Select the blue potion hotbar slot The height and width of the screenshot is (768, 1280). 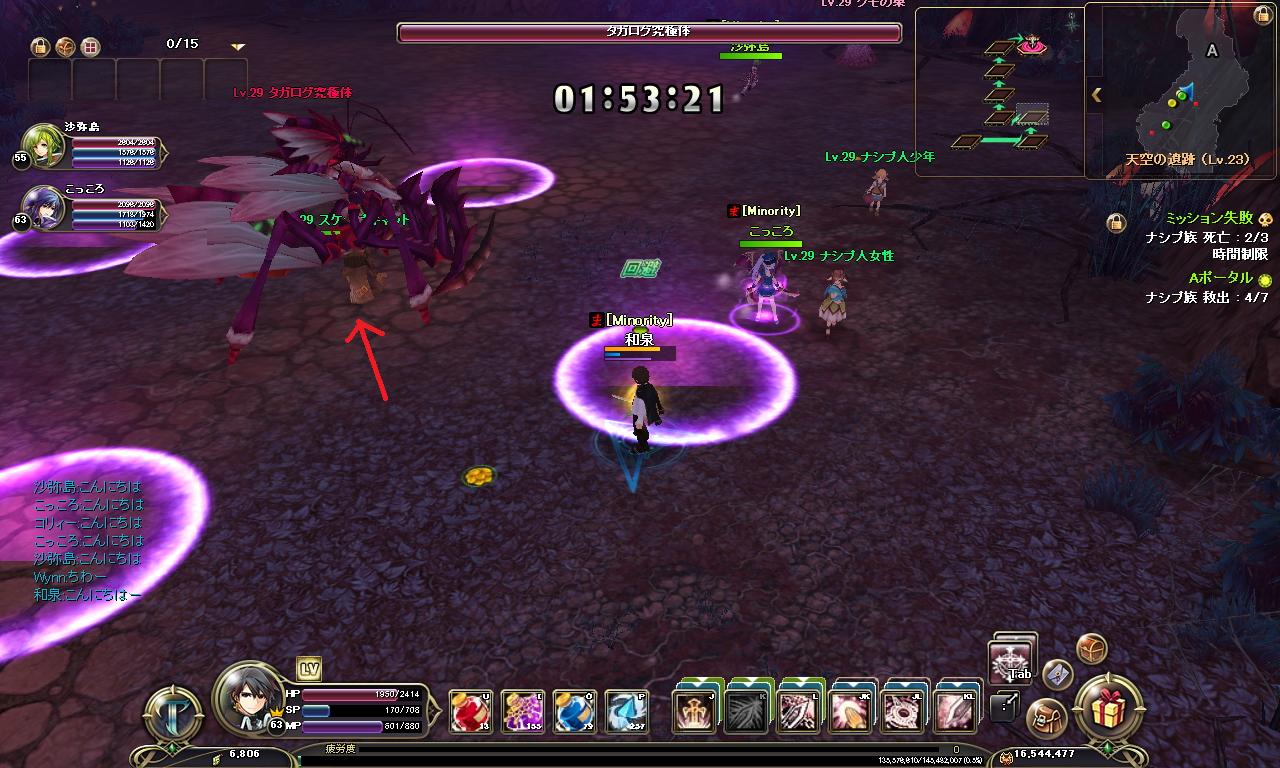tap(574, 711)
